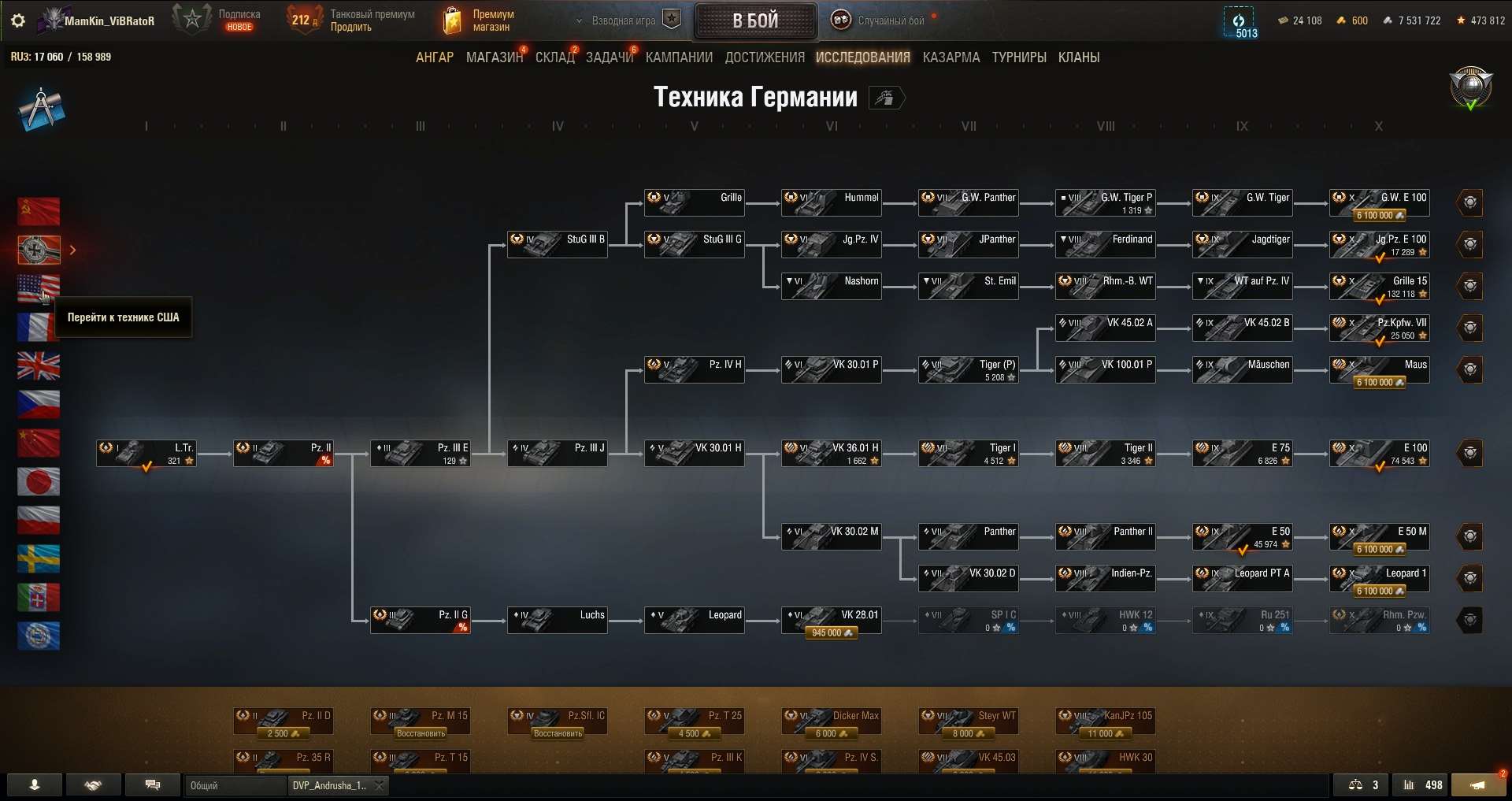Expand the nation arrow next to Germany flag
Viewport: 1512px width, 801px height.
[72, 250]
